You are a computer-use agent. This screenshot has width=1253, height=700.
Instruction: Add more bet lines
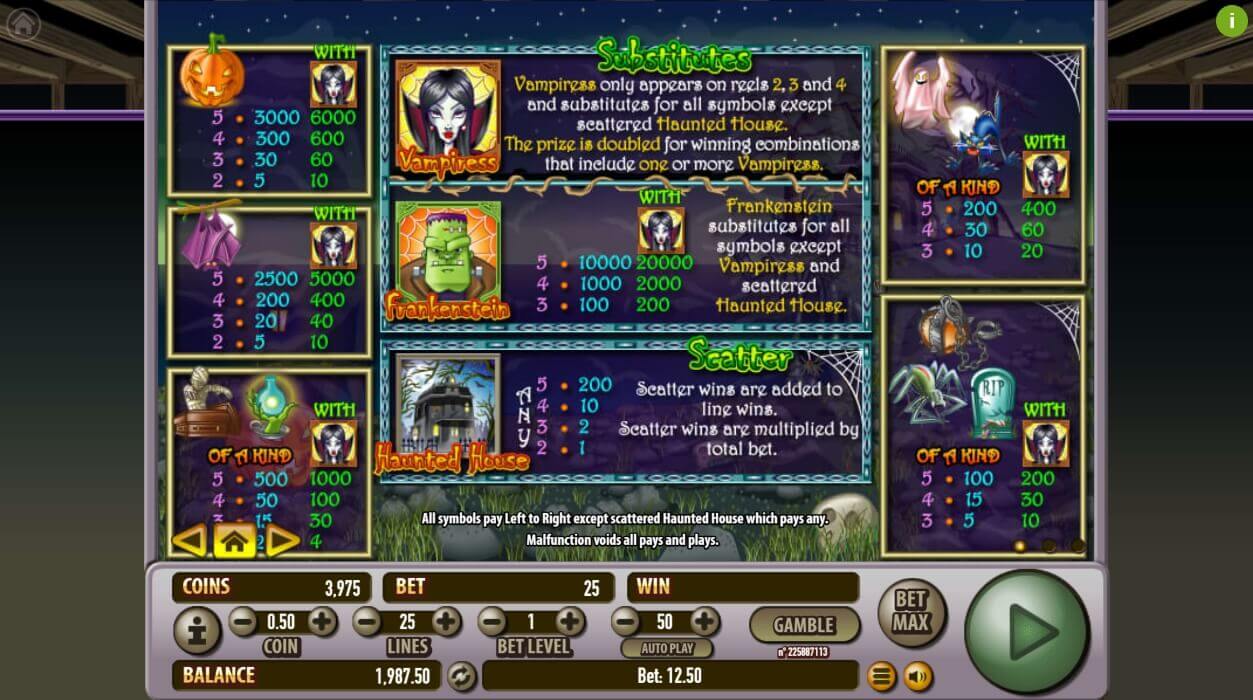446,622
